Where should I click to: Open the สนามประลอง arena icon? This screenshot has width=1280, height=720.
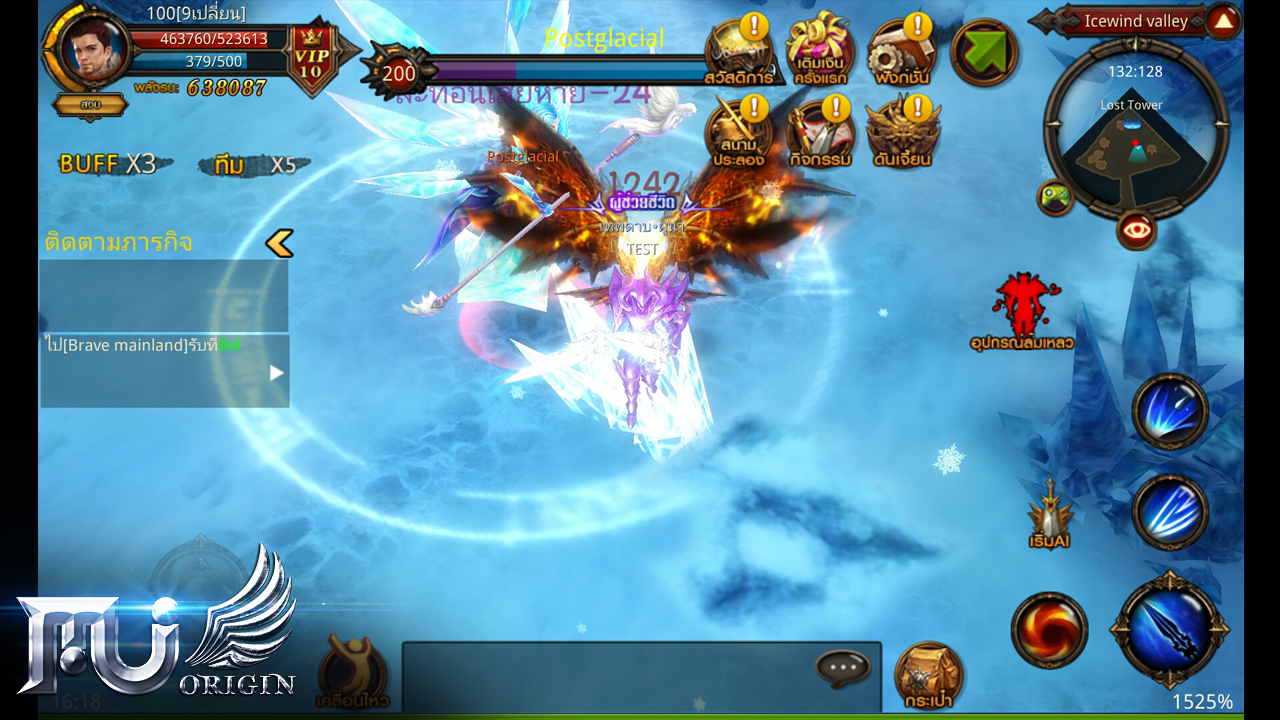740,135
